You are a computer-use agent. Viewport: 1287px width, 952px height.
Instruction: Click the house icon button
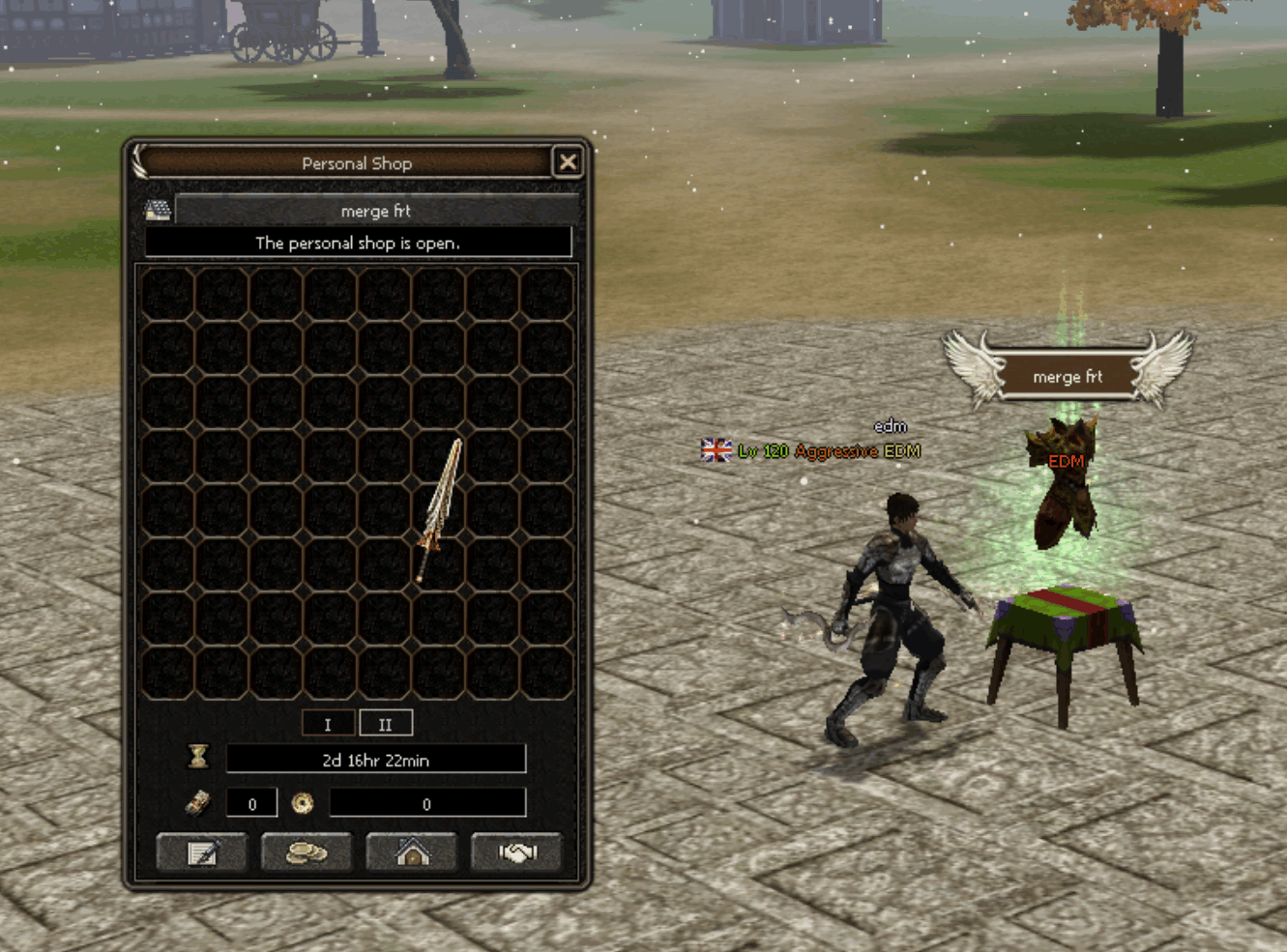click(x=412, y=852)
